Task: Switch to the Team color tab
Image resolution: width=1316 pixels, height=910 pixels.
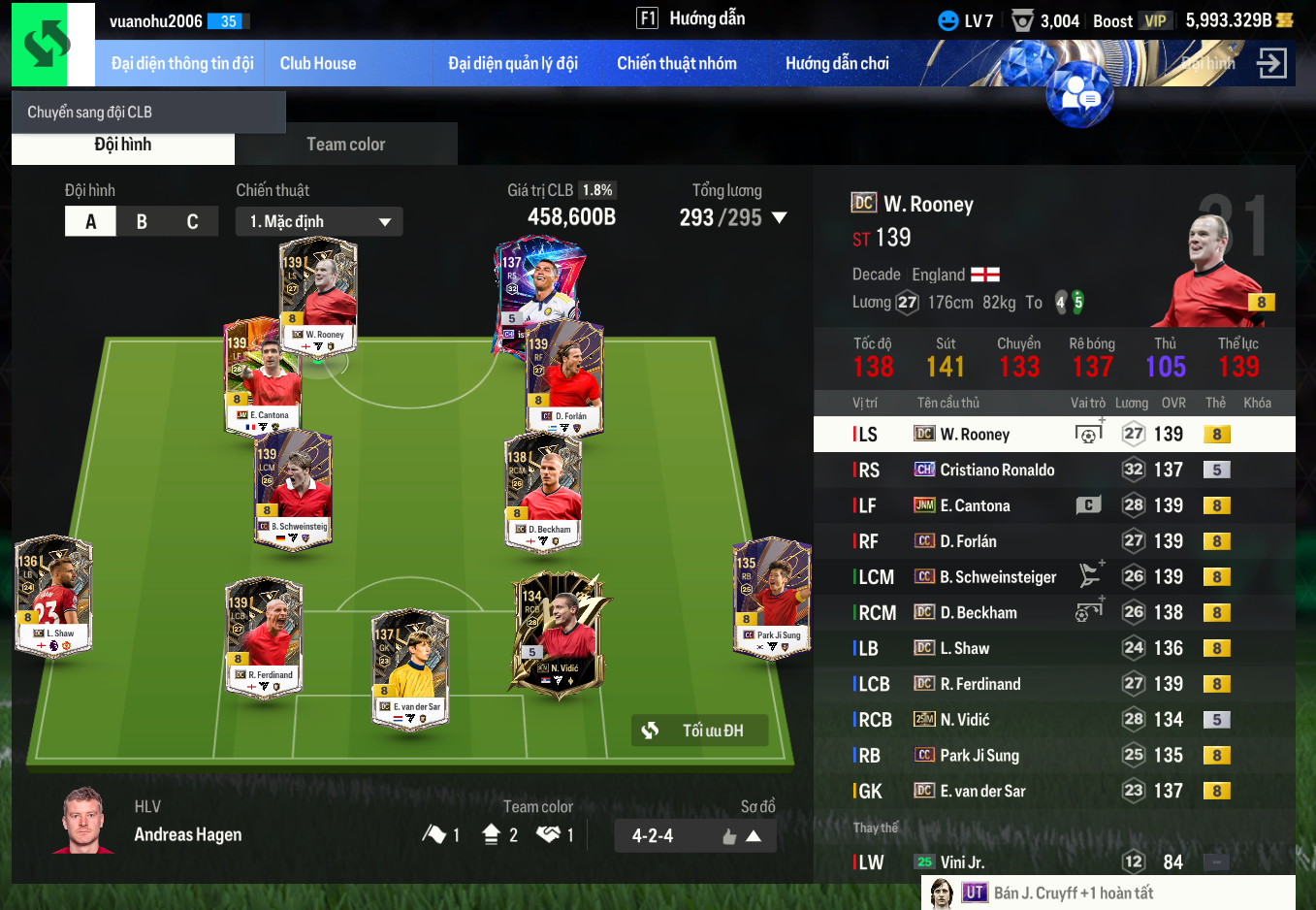Action: [346, 145]
